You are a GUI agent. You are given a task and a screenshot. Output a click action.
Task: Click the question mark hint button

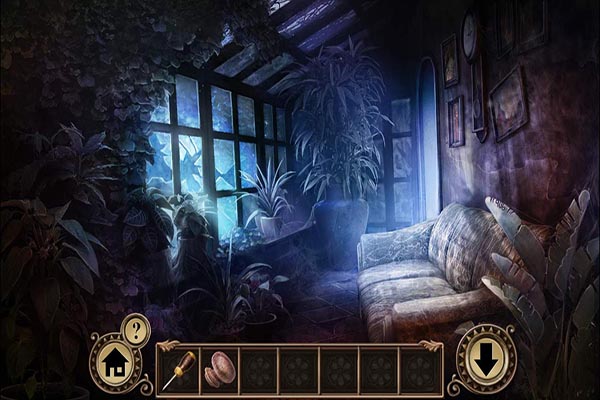136,328
